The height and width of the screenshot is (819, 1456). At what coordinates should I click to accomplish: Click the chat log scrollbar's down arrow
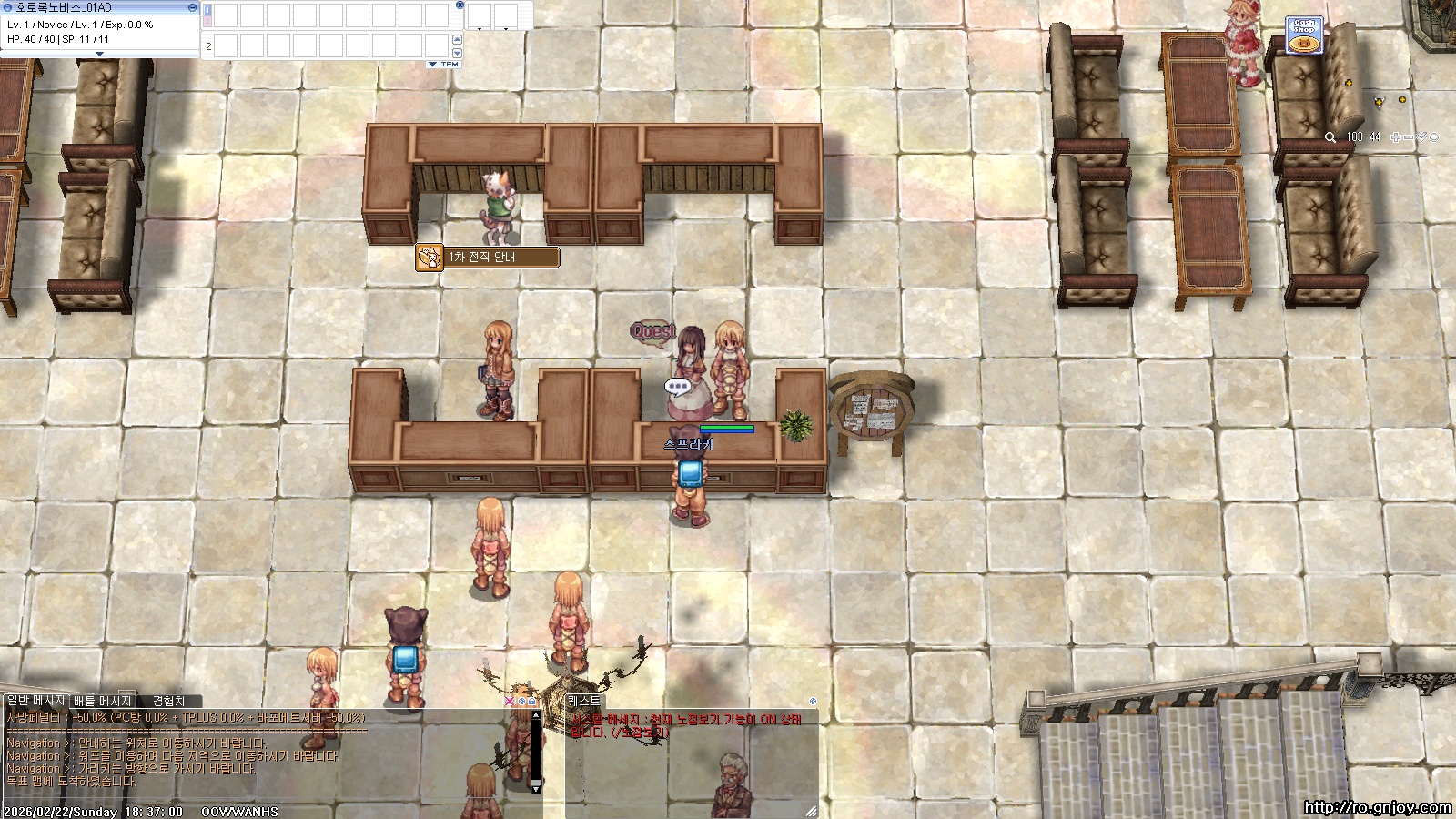[536, 787]
